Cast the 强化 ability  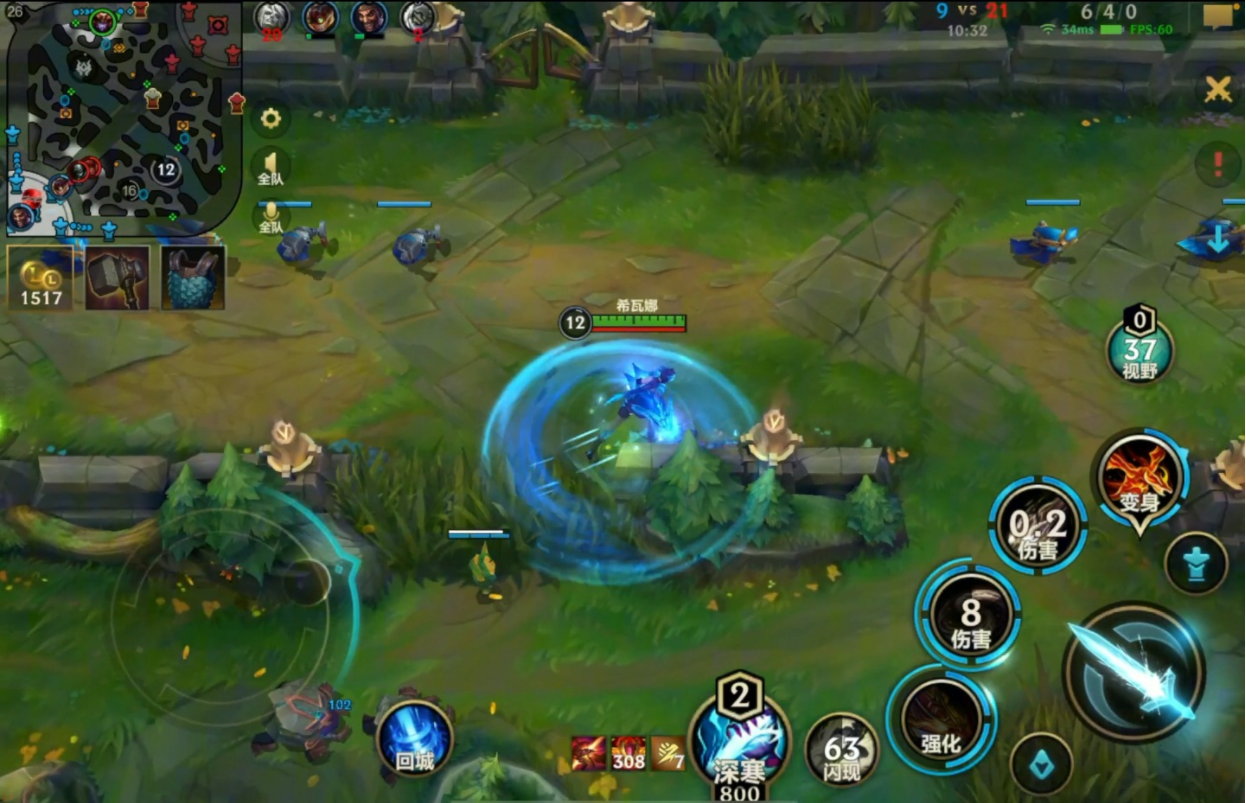941,720
